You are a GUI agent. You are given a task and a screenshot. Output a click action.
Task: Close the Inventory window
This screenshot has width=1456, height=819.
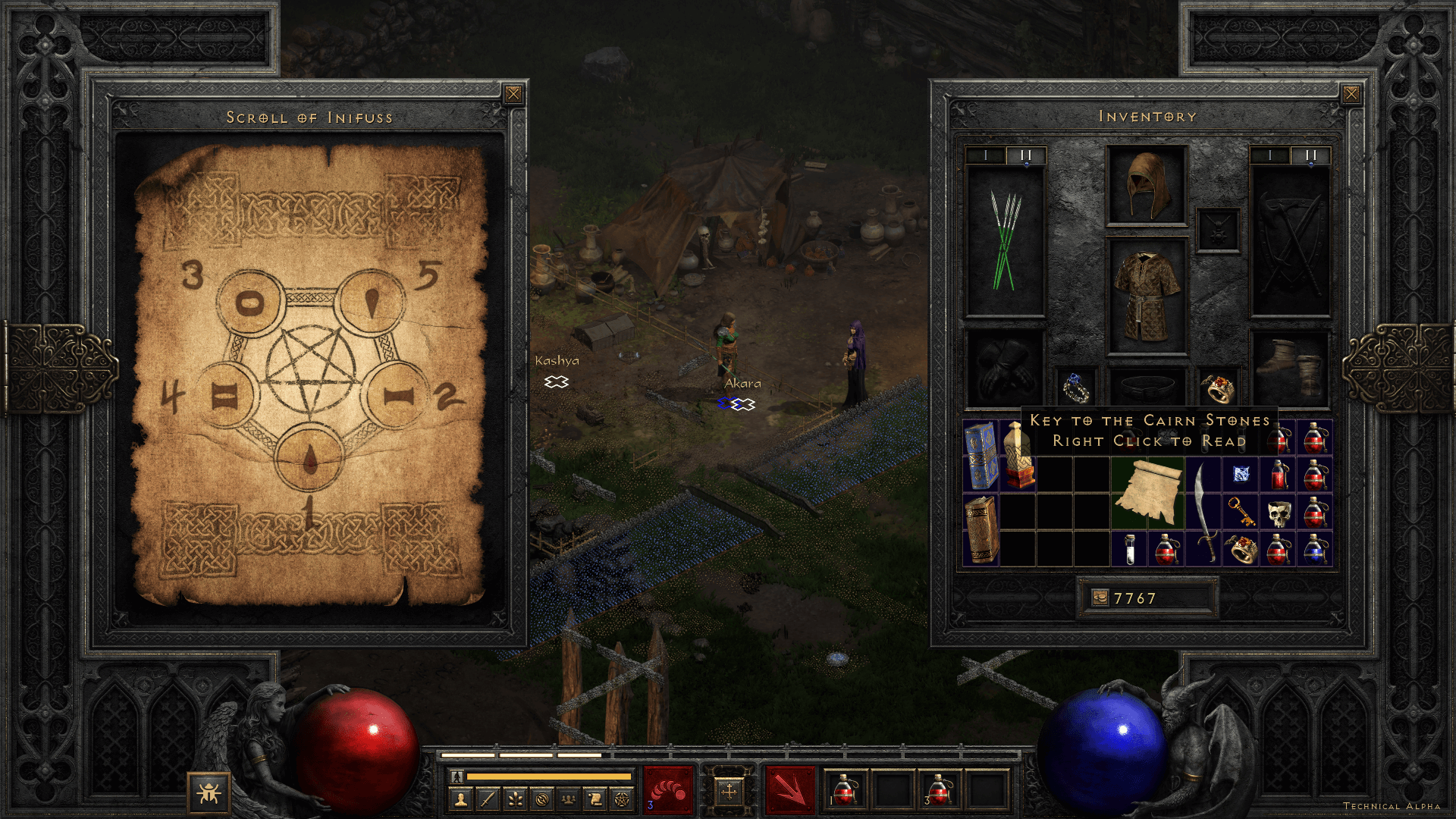point(1351,94)
